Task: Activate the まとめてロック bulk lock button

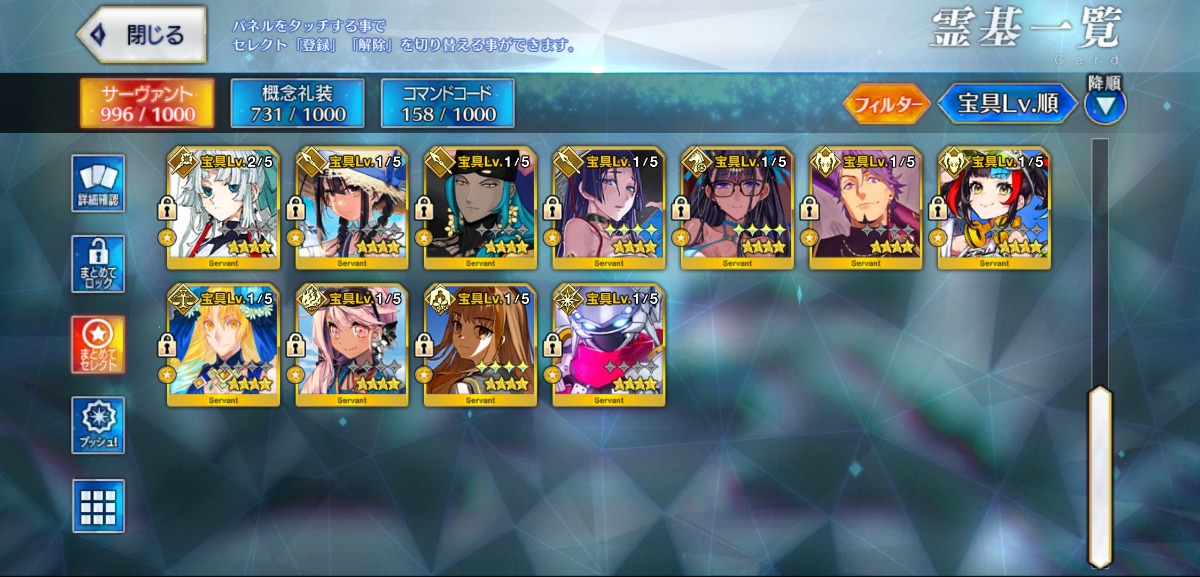Action: [99, 264]
